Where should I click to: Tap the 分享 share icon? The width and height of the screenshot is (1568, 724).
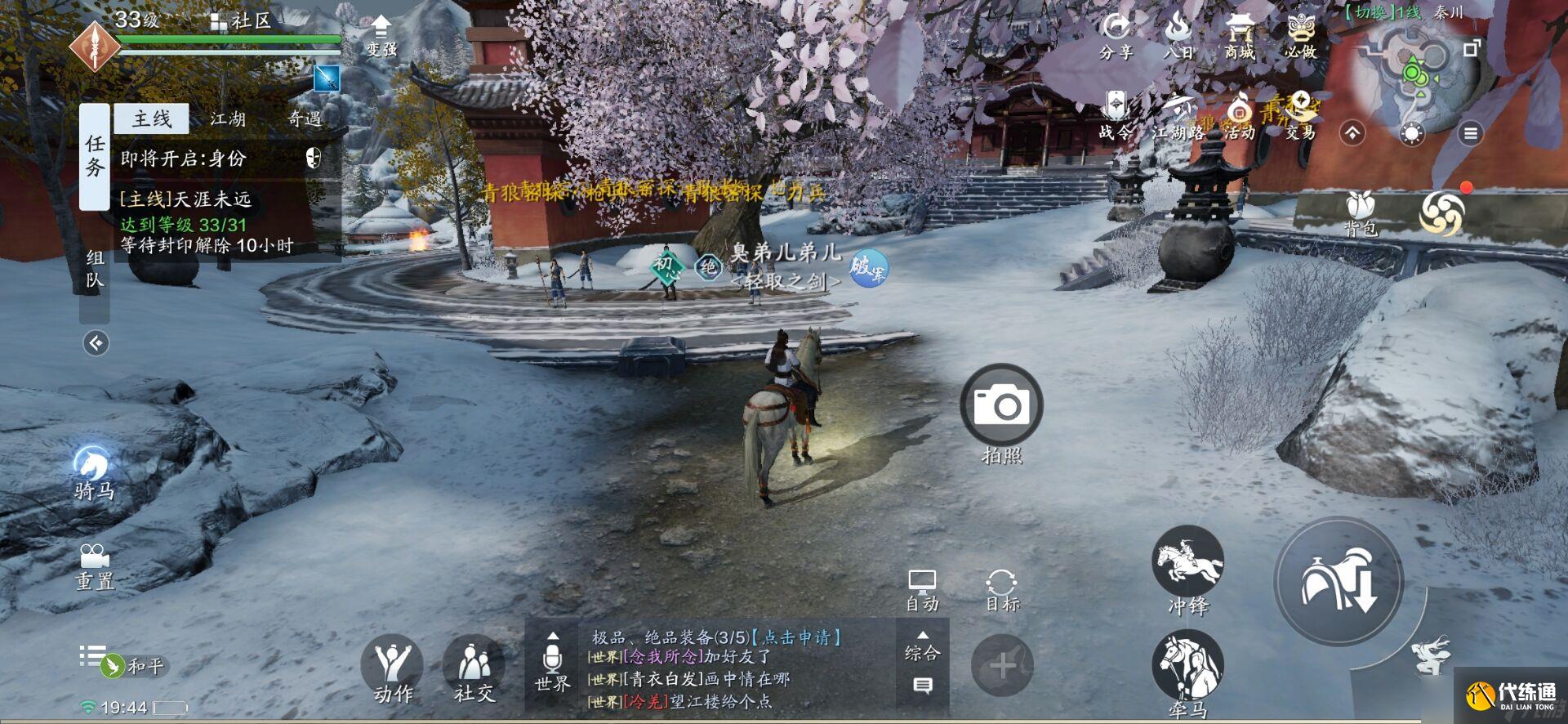[x=1116, y=37]
